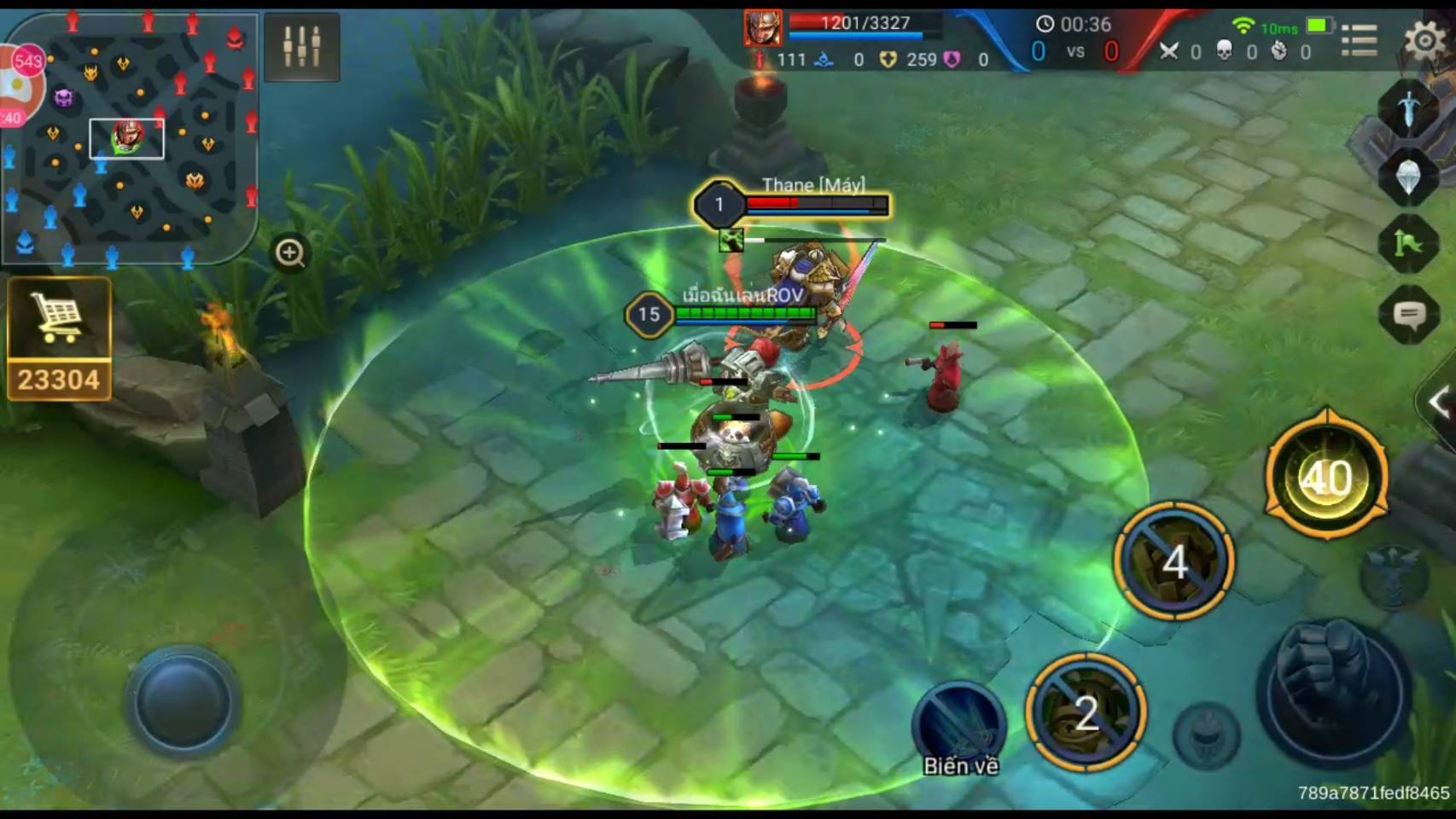
Task: Click the hero portrait beside health bar
Action: tap(762, 28)
